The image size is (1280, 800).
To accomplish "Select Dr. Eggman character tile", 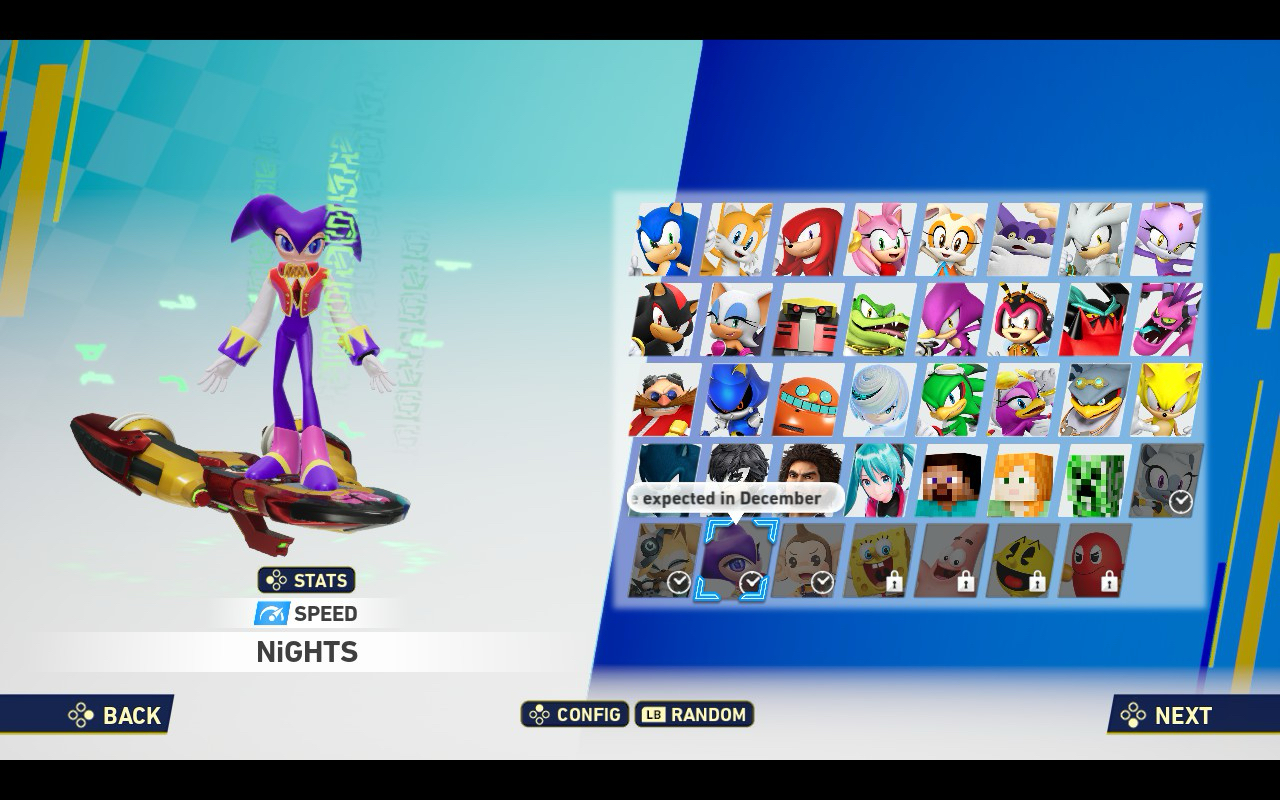I will [665, 400].
